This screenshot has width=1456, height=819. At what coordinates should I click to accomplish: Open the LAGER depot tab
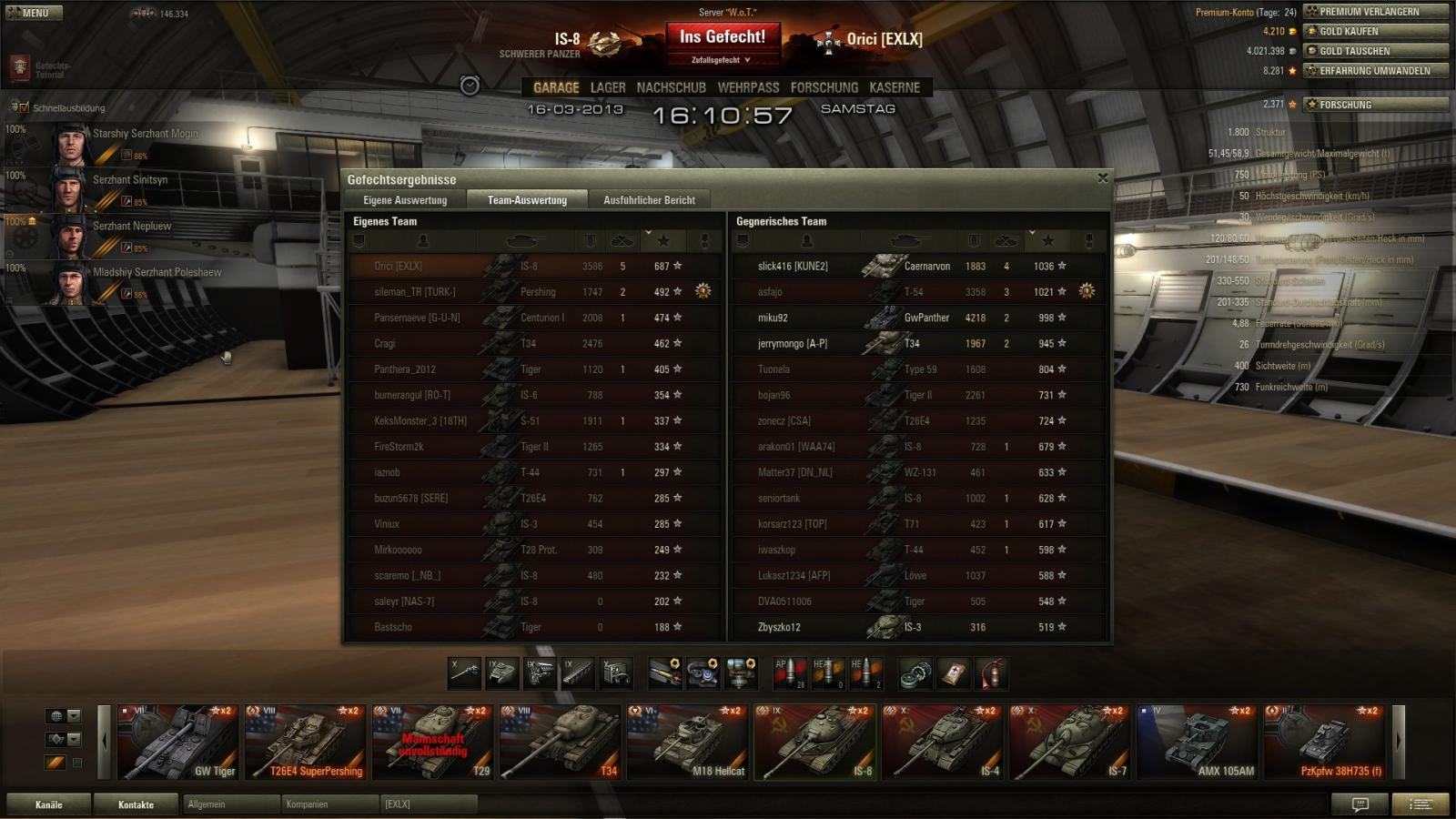point(608,87)
